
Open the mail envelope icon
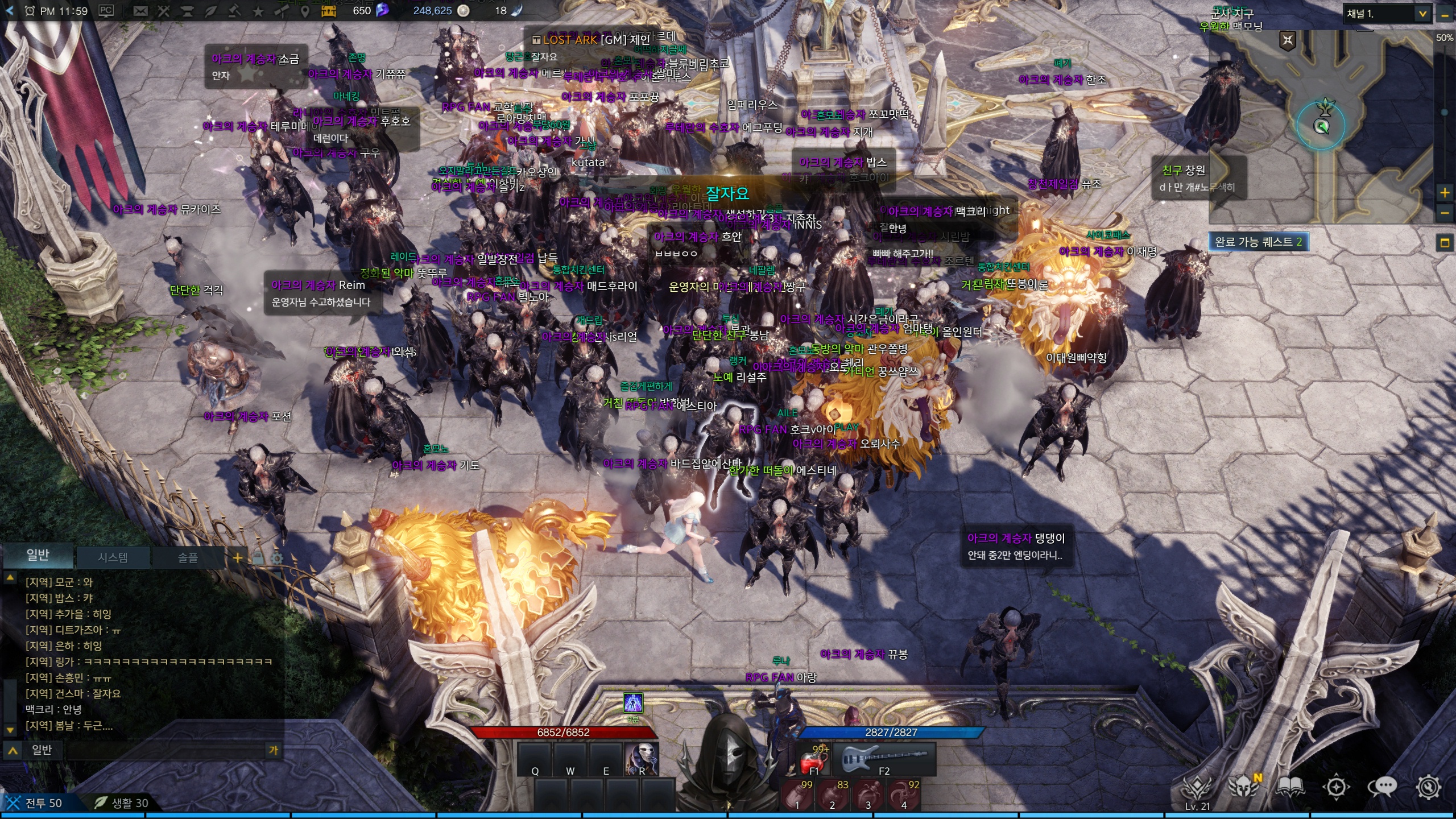tap(140, 11)
